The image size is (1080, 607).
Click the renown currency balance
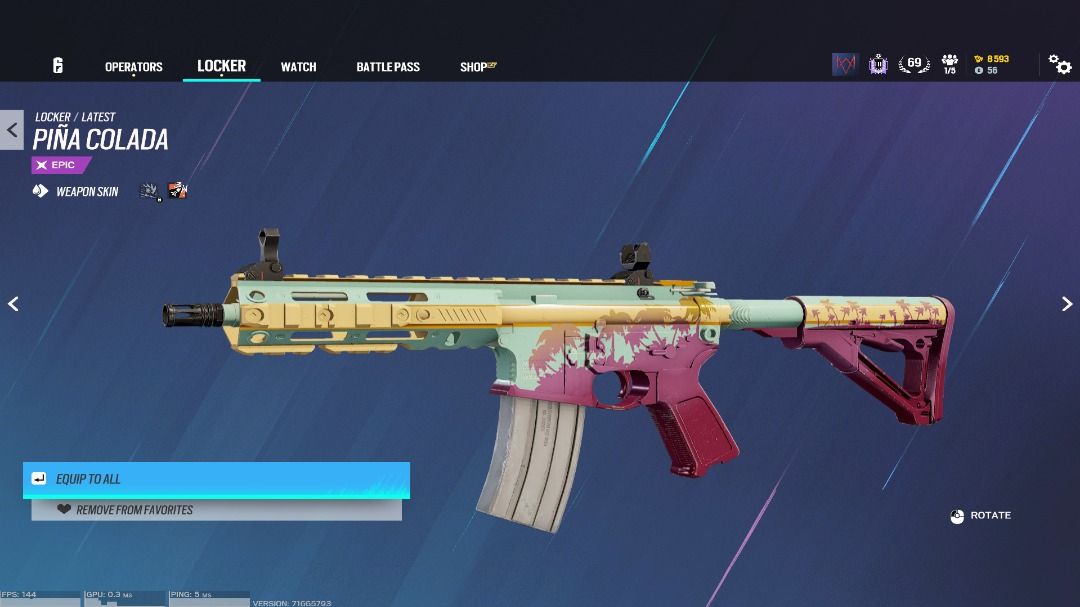tap(991, 59)
